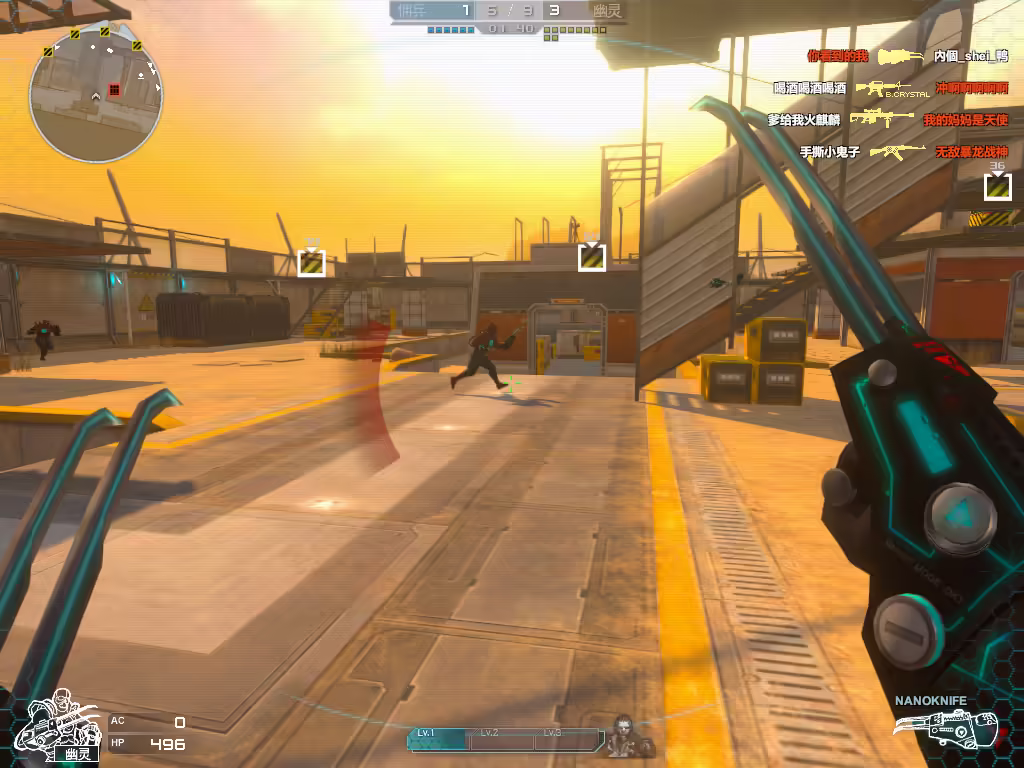Click the character portrait beside the level bar
1024x768 pixels.
click(628, 737)
